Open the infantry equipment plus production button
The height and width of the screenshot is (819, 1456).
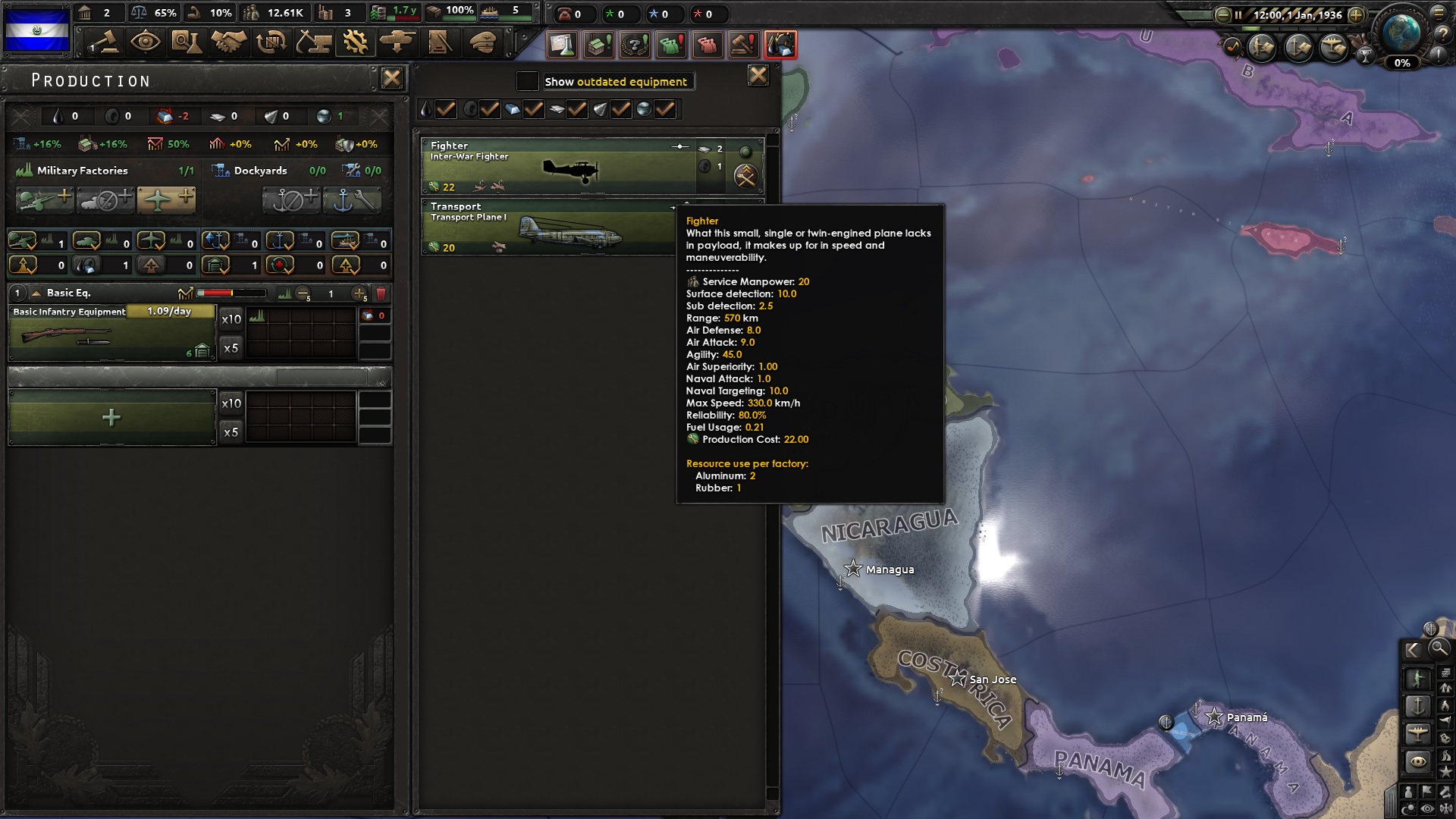pyautogui.click(x=43, y=199)
